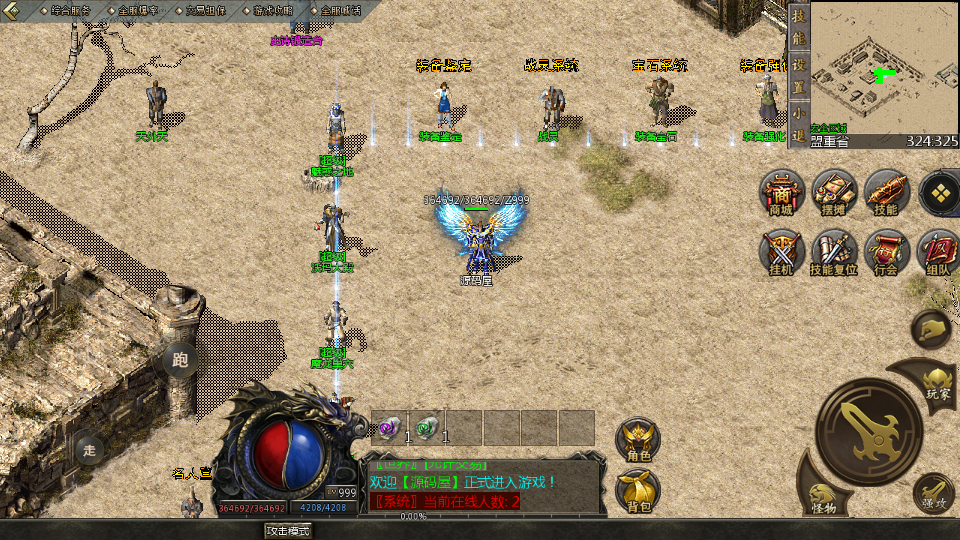Open the 设置 settings side tab

coord(798,72)
